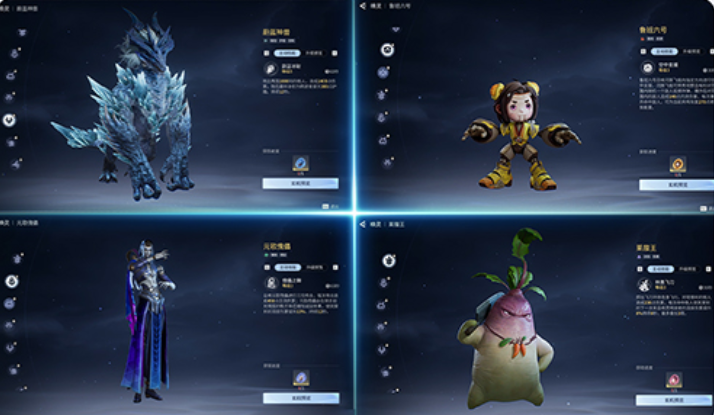The width and height of the screenshot is (714, 415).
Task: Choose the highlighted round sidebar icon beside the ice dragon
Action: (10, 119)
